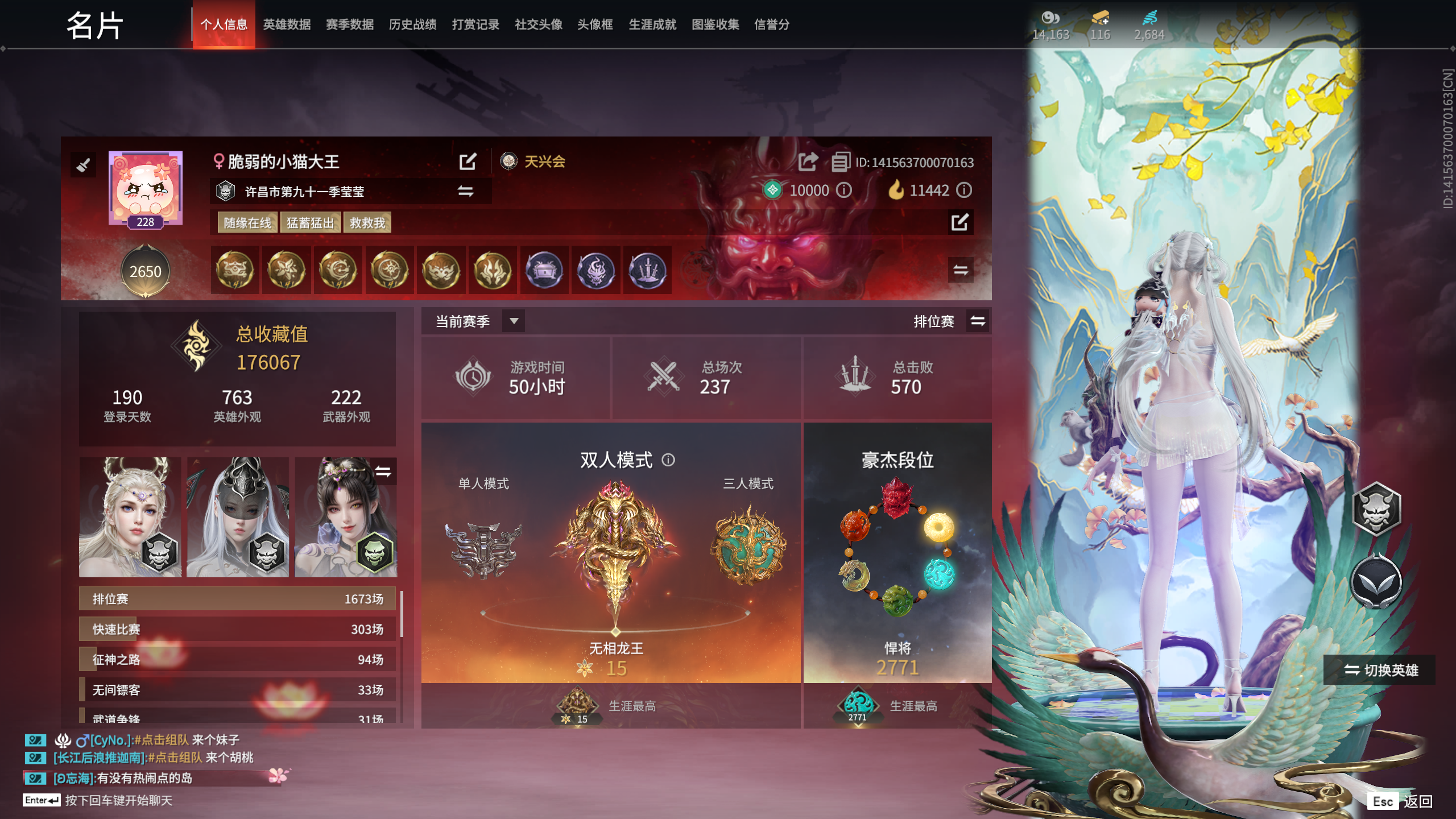Copy the player ID using the copy icon
The width and height of the screenshot is (1456, 819).
coord(840,162)
